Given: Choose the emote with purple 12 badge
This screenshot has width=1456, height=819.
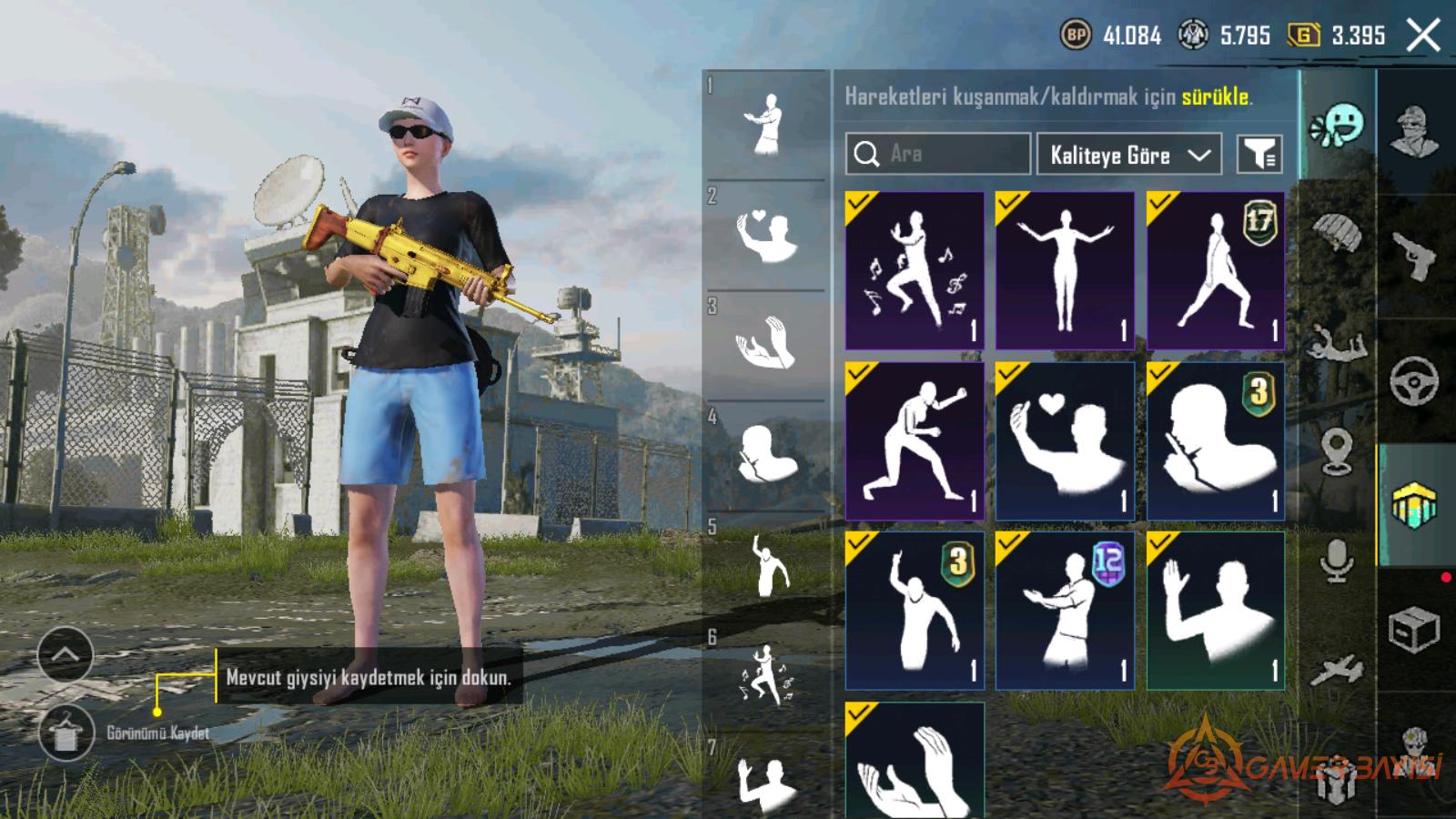Looking at the screenshot, I should 1065,611.
